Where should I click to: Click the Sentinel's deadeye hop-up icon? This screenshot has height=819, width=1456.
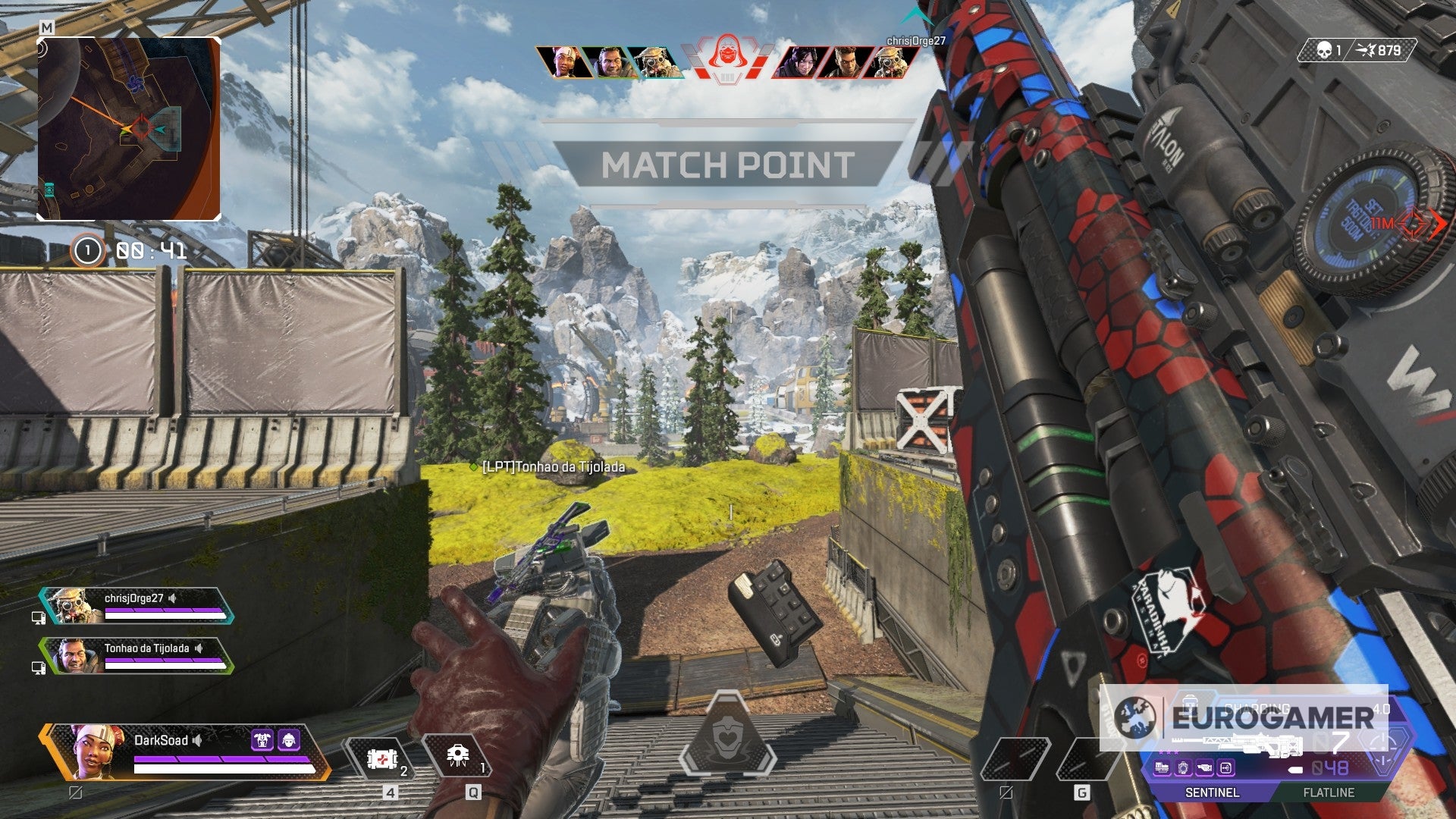point(1225,769)
